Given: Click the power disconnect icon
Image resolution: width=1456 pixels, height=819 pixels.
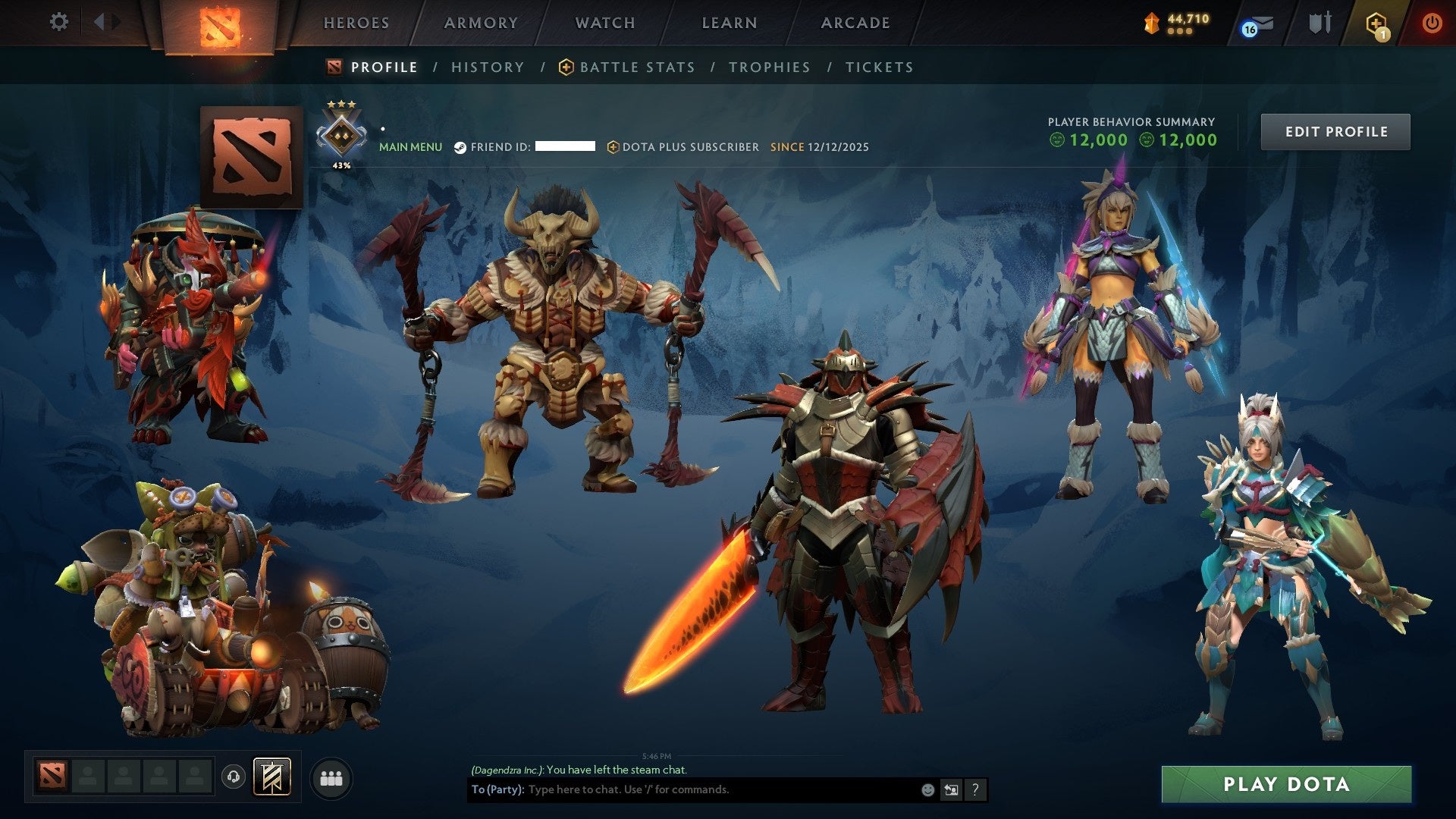Looking at the screenshot, I should (x=1433, y=23).
